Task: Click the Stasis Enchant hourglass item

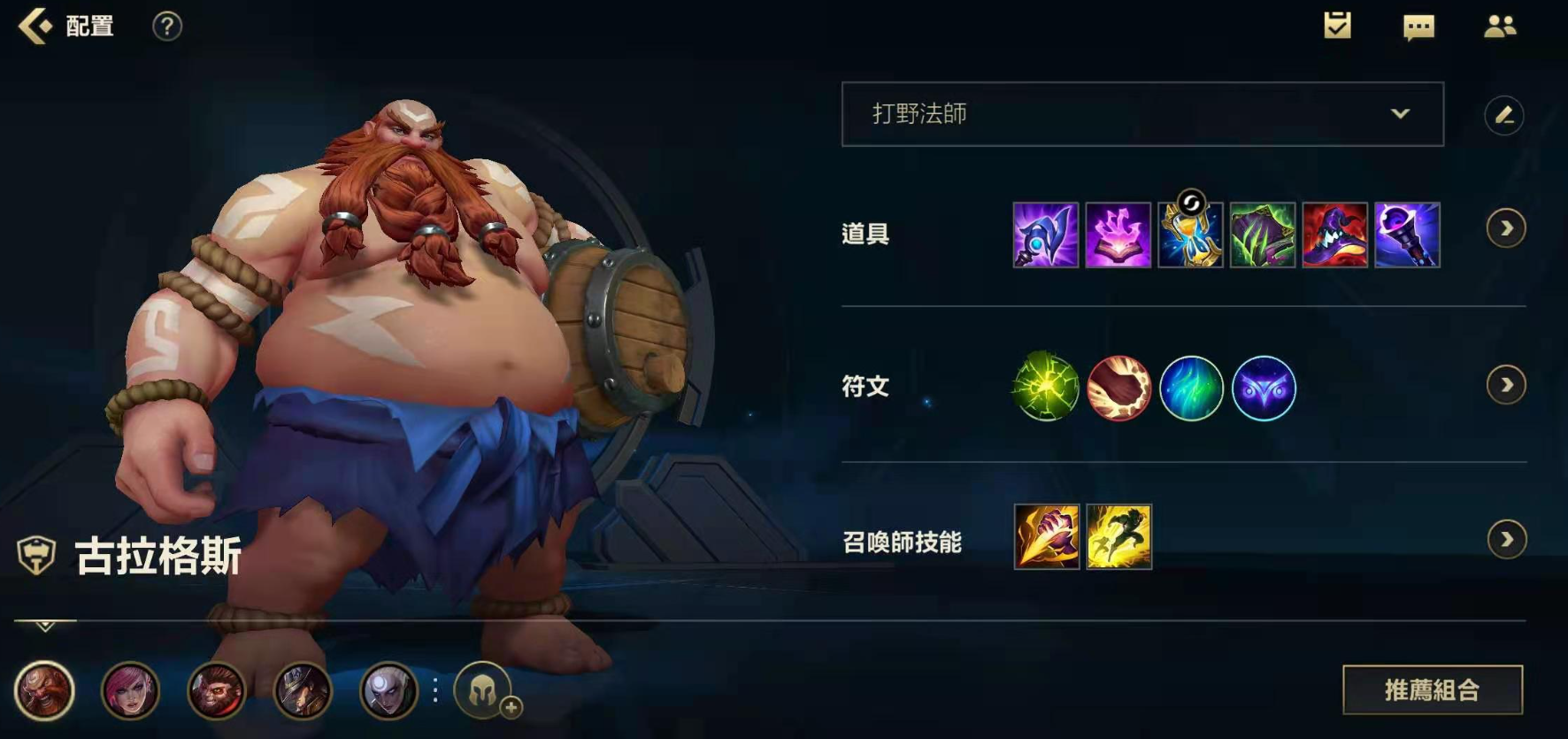Action: pyautogui.click(x=1190, y=235)
